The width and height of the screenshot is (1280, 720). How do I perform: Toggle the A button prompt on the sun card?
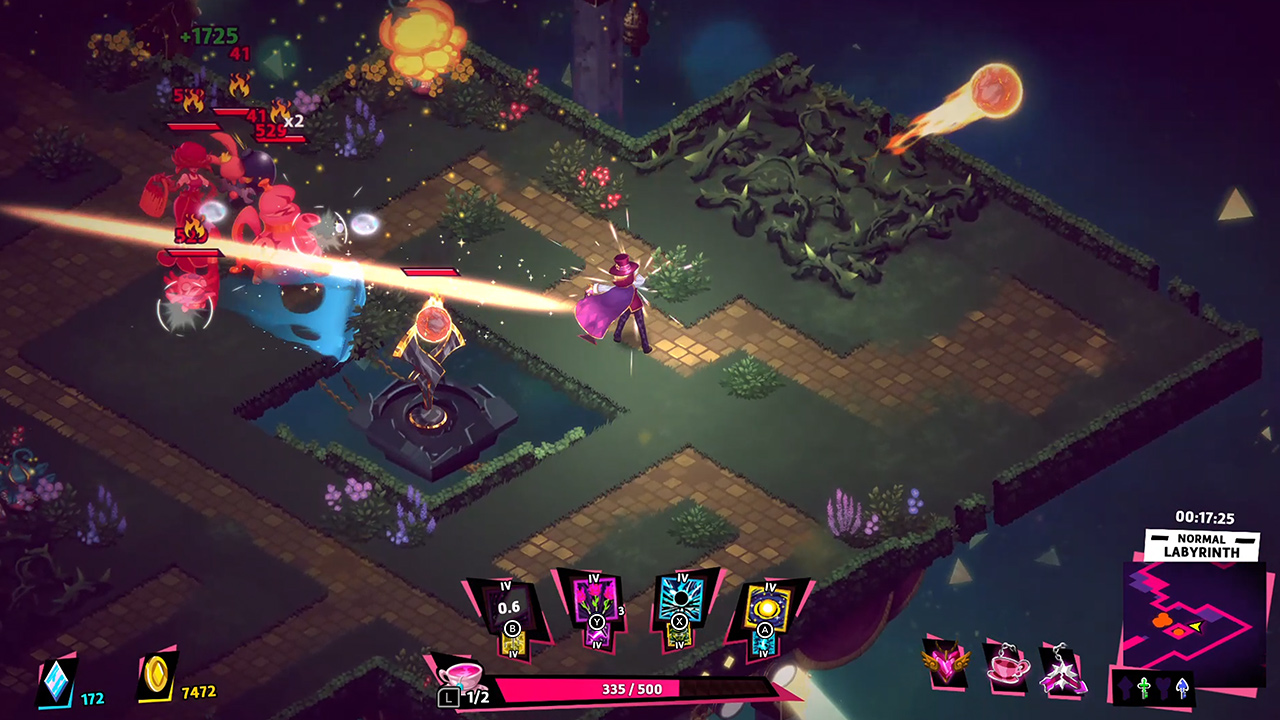[x=766, y=630]
